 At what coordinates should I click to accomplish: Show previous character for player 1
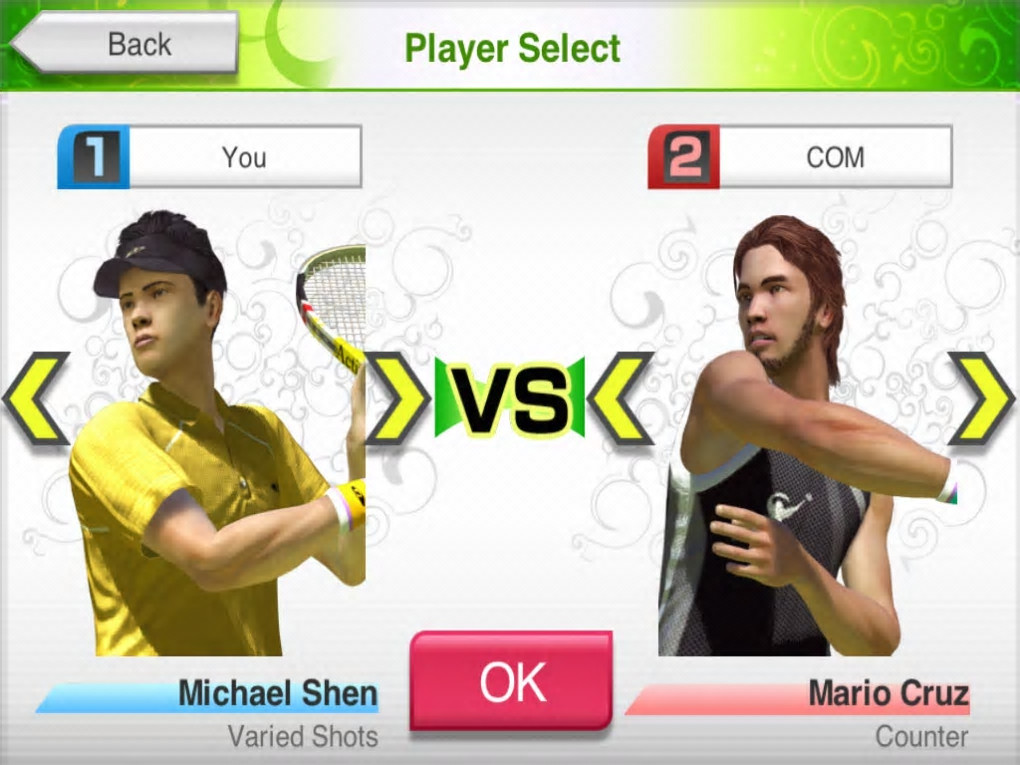[37, 398]
